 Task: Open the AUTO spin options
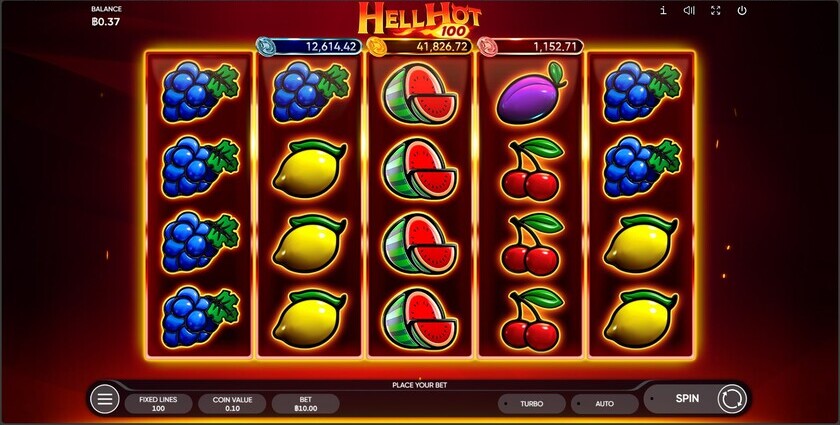pos(604,404)
